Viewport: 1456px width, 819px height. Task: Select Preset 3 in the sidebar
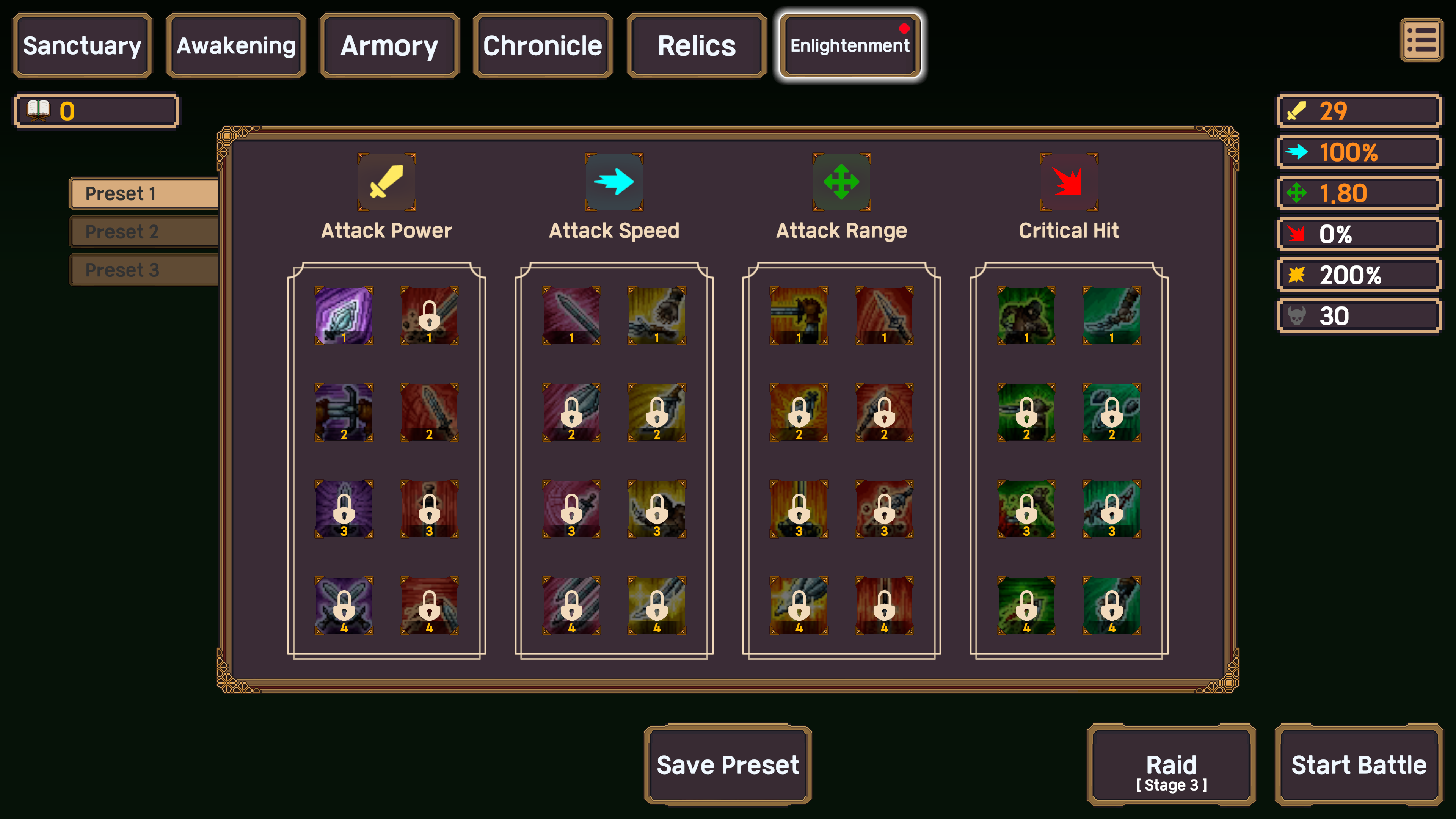pos(144,270)
